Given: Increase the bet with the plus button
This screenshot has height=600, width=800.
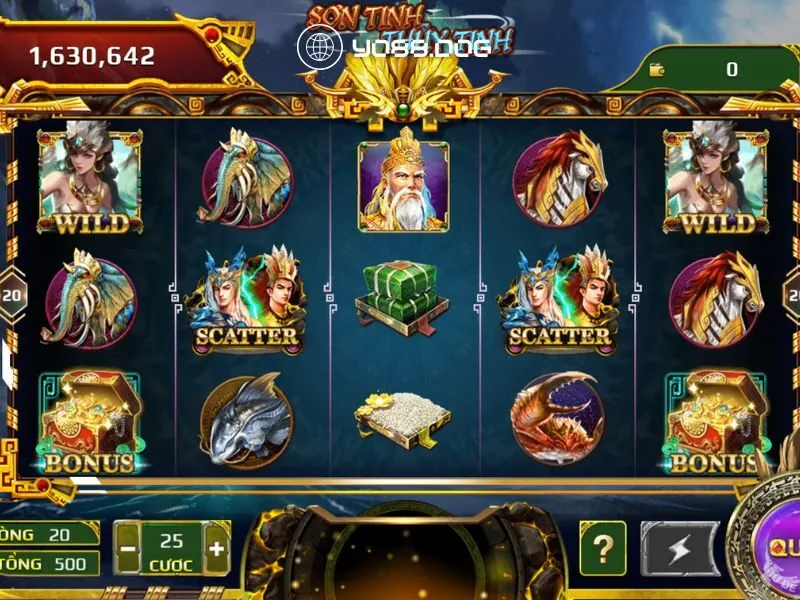Looking at the screenshot, I should tap(216, 549).
